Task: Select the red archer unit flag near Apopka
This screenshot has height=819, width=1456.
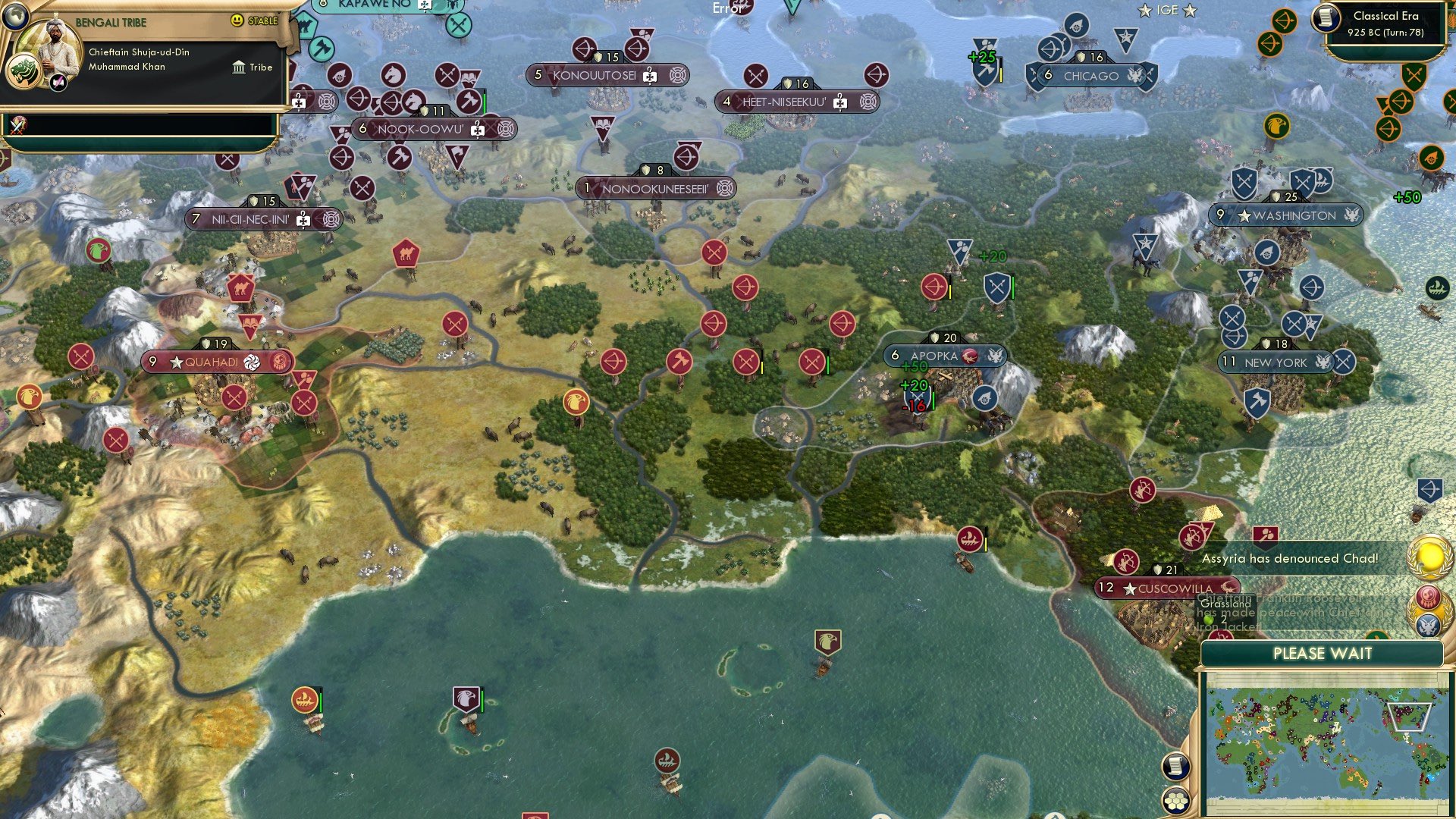Action: (x=934, y=287)
